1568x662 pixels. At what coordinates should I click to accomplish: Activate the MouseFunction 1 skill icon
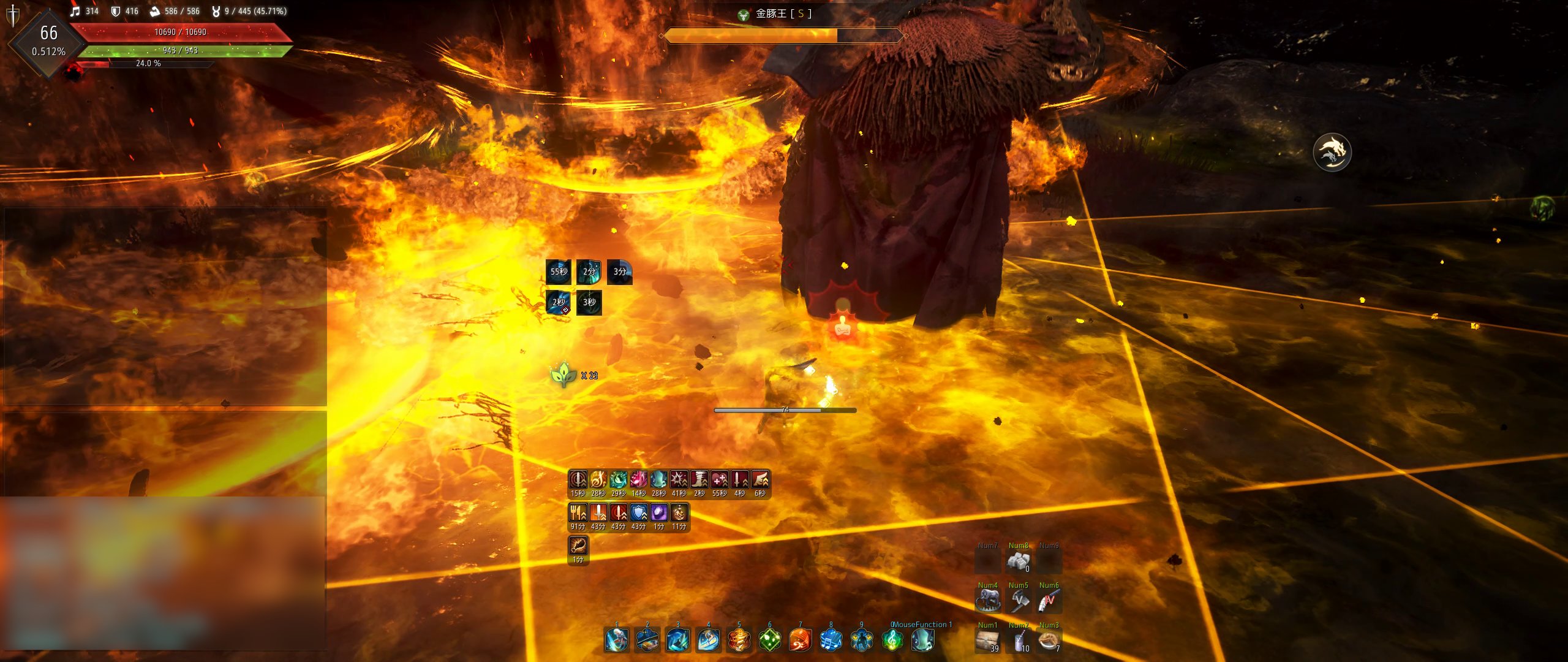922,640
